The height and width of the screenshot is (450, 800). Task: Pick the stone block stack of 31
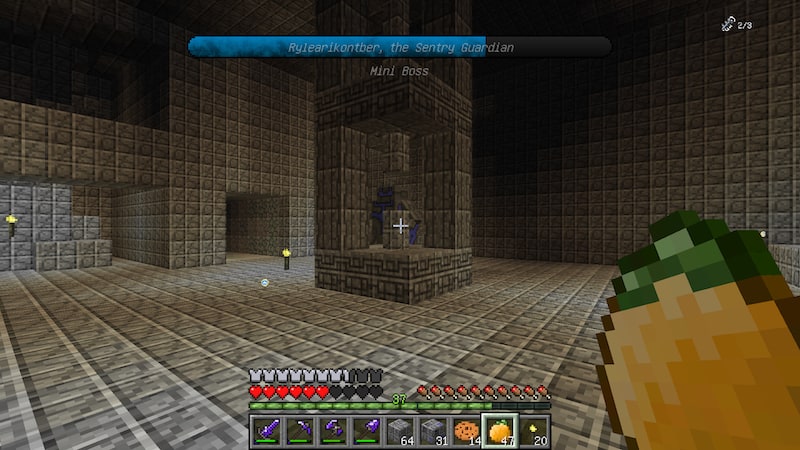click(432, 431)
